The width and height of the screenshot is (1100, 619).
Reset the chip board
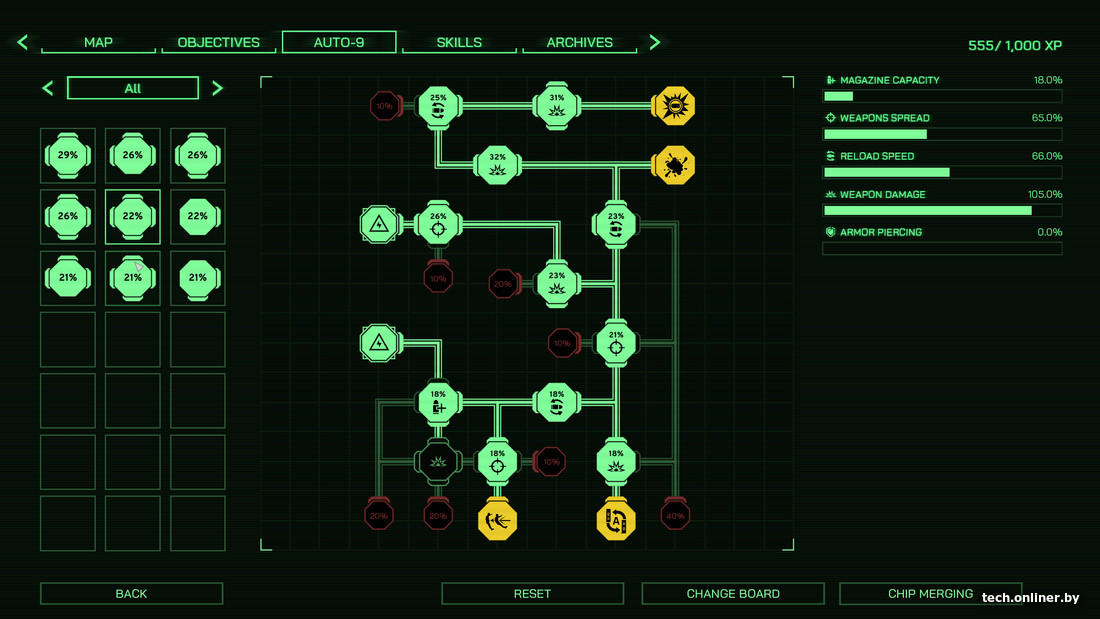pyautogui.click(x=532, y=594)
